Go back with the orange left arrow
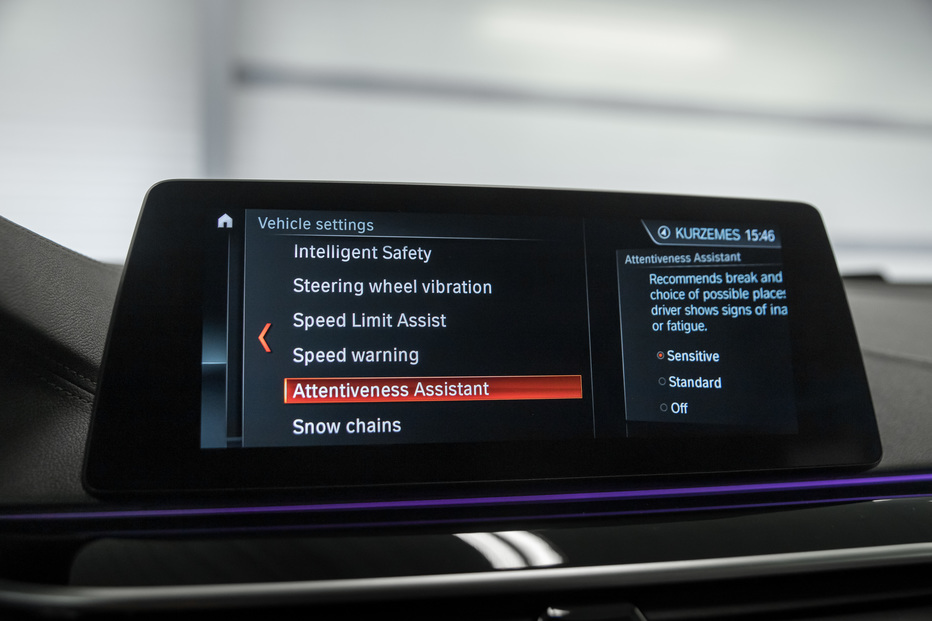The height and width of the screenshot is (621, 932). 265,337
